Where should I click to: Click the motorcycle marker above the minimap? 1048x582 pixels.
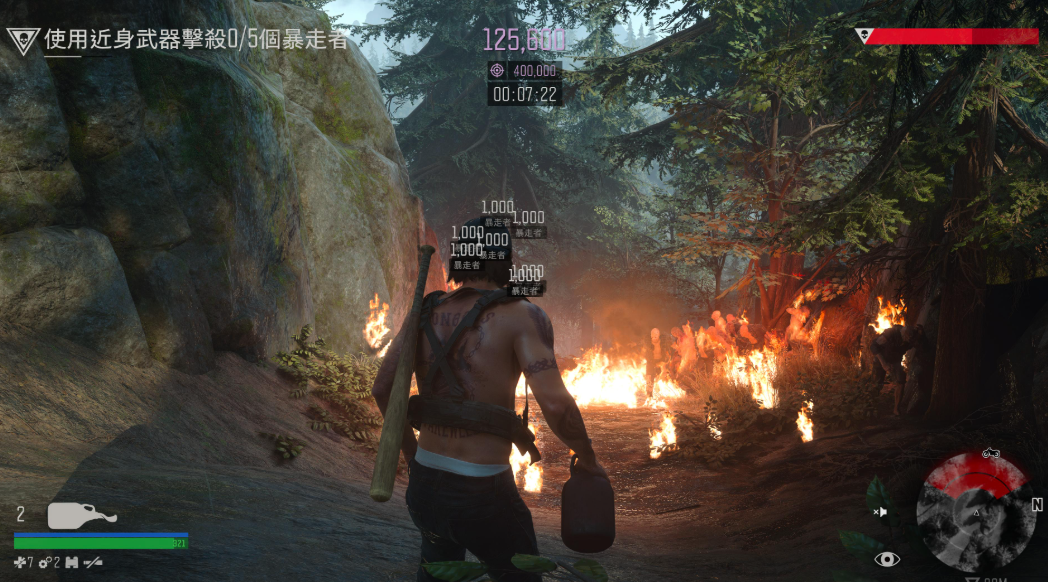coord(990,453)
